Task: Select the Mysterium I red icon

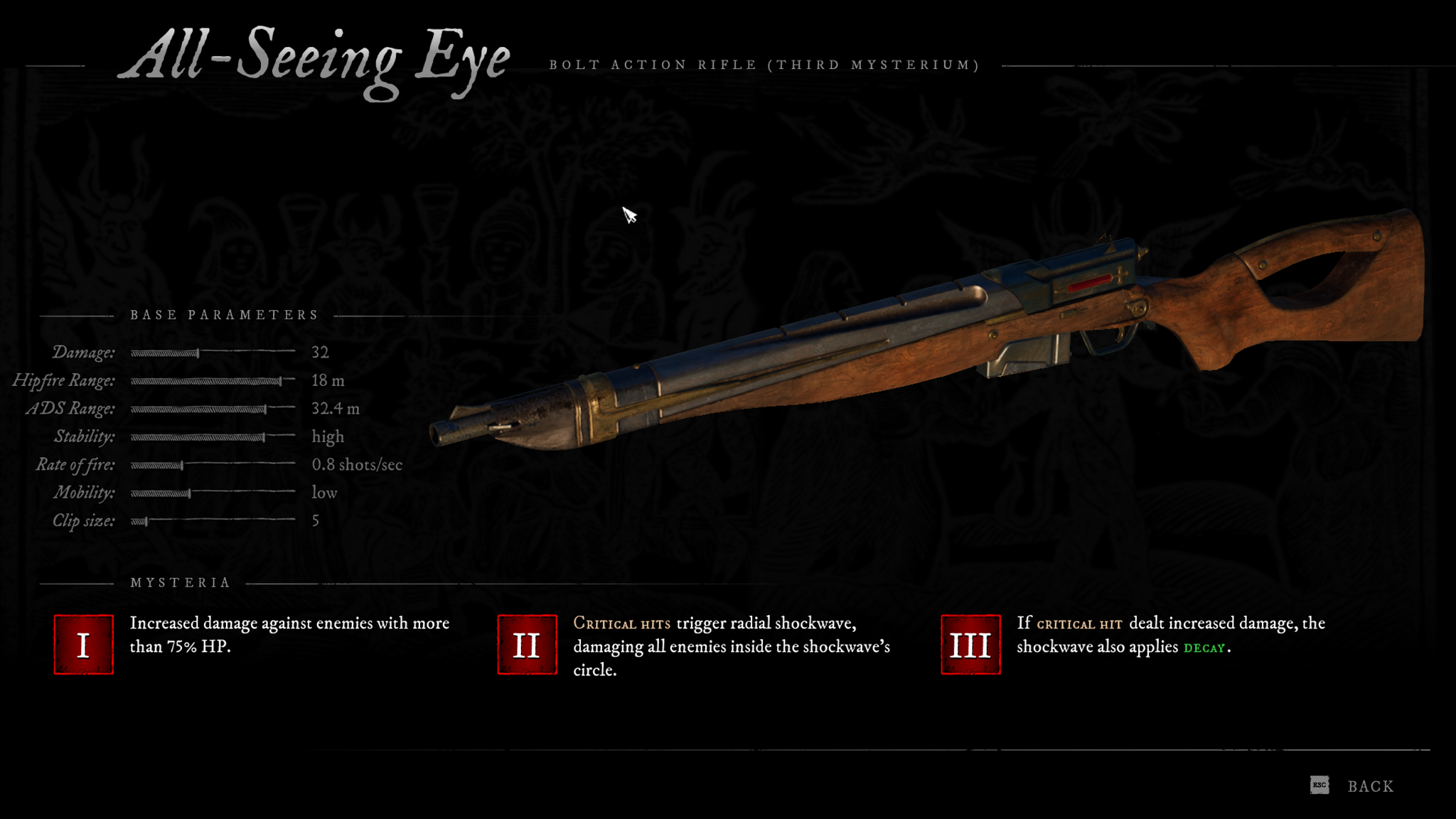Action: (x=84, y=645)
